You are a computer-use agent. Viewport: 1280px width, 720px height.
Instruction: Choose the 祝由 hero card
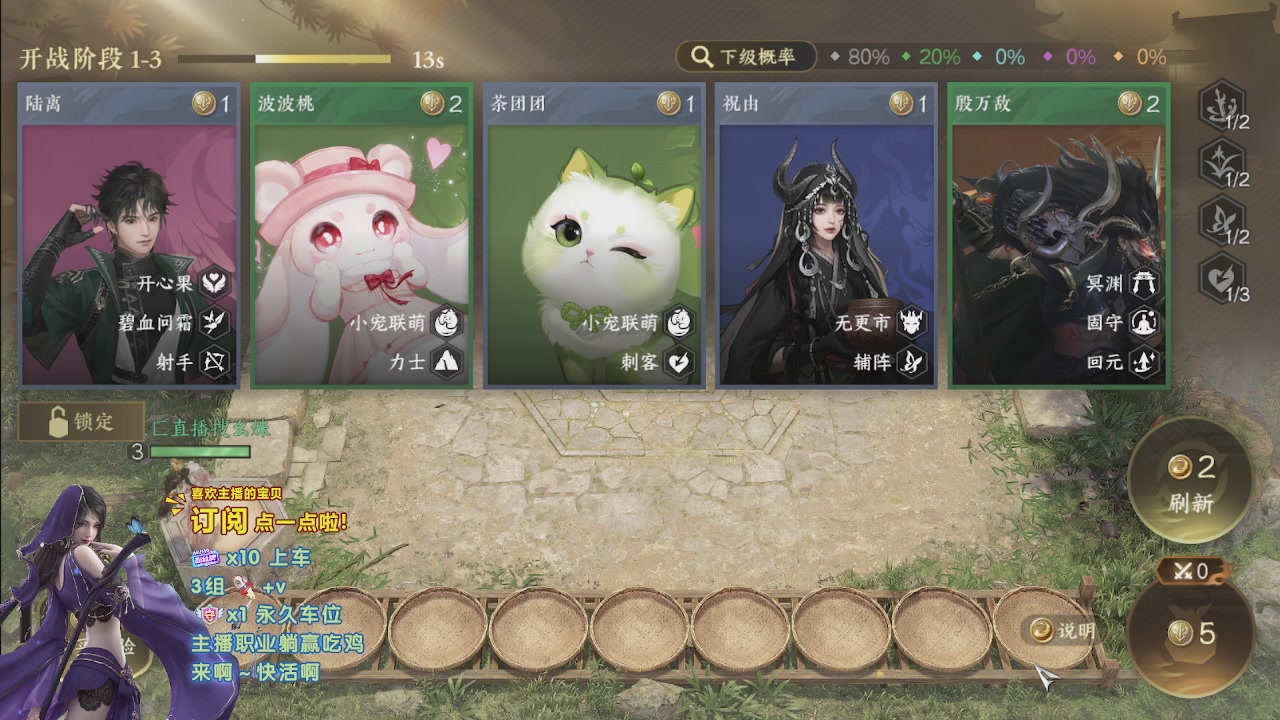pos(826,235)
